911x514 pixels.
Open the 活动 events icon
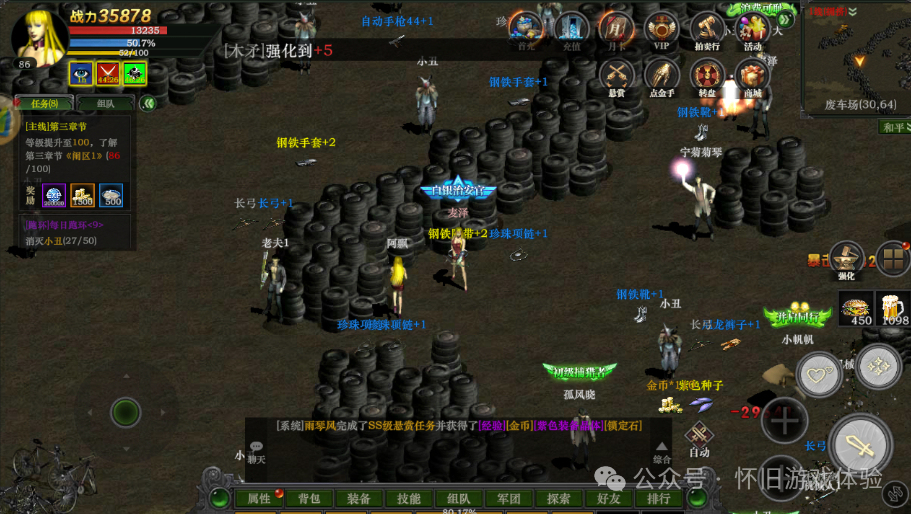tap(752, 29)
